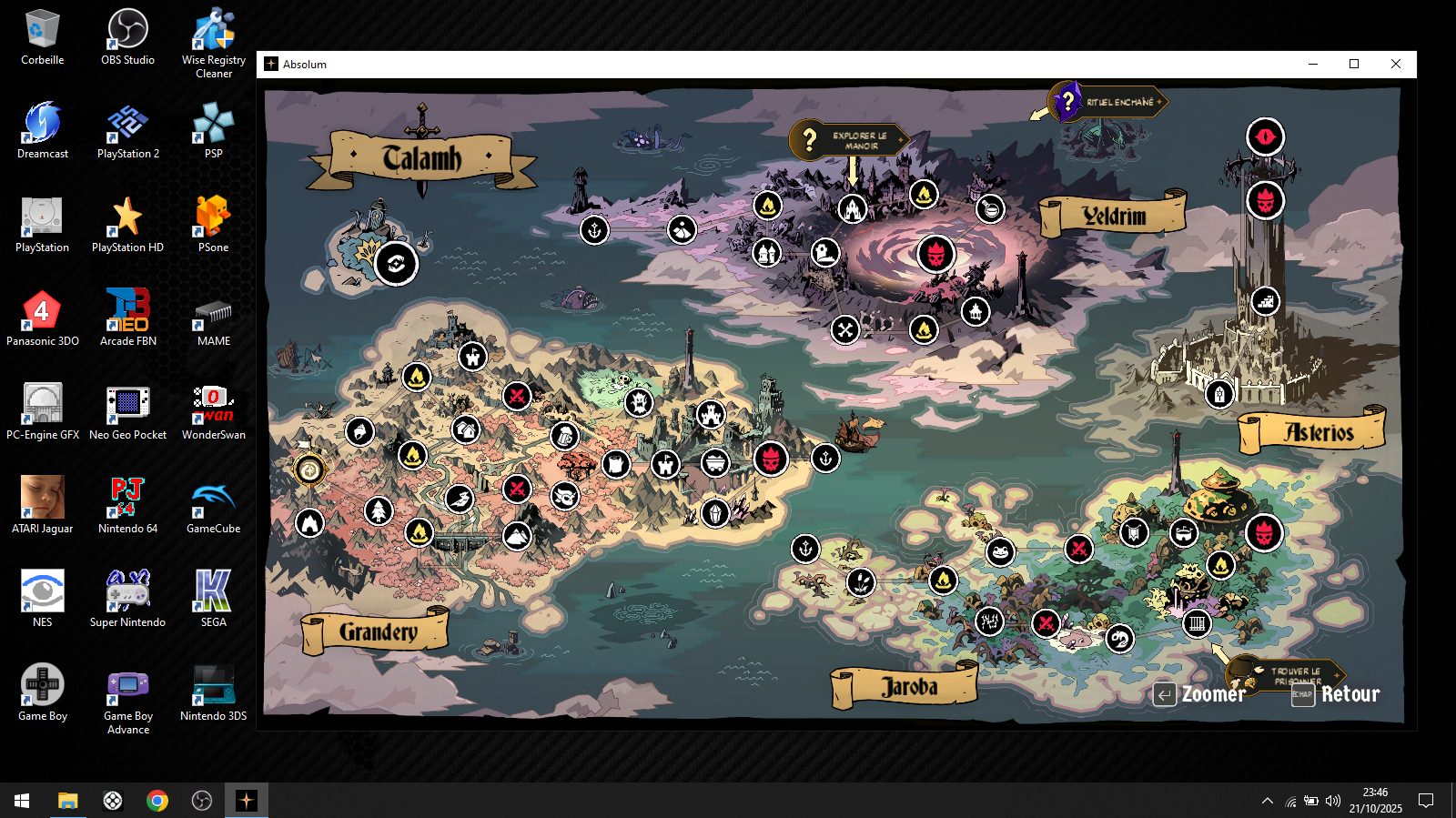1456x818 pixels.
Task: Select the pine tree map marker
Action: pos(379,510)
